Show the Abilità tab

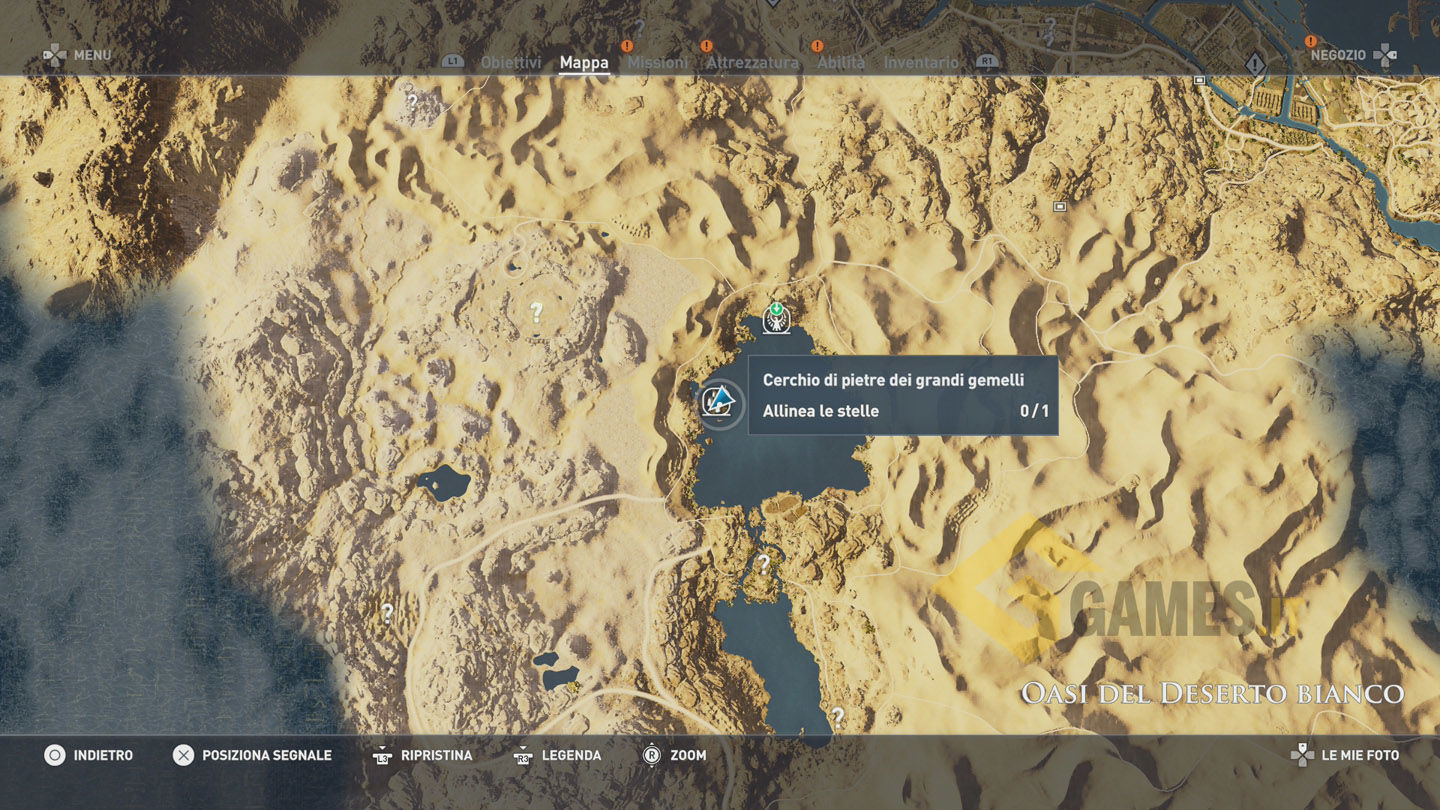tap(841, 62)
